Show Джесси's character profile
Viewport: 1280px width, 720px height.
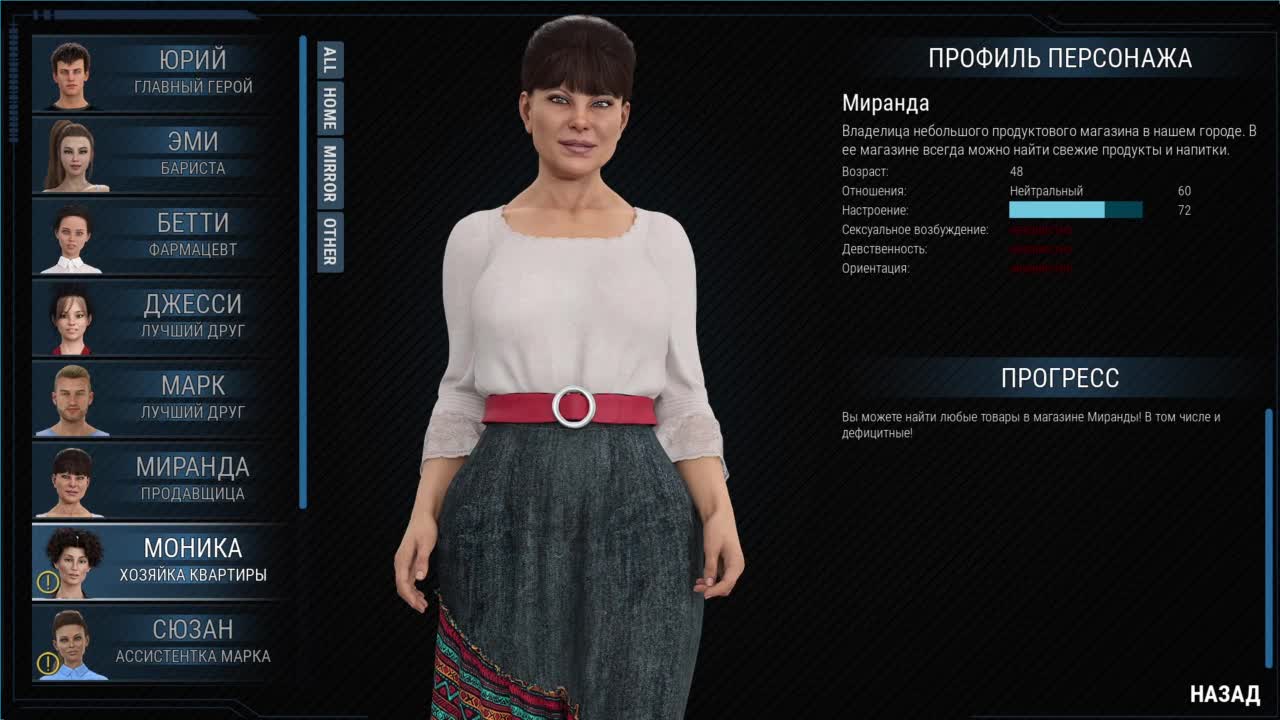(160, 317)
